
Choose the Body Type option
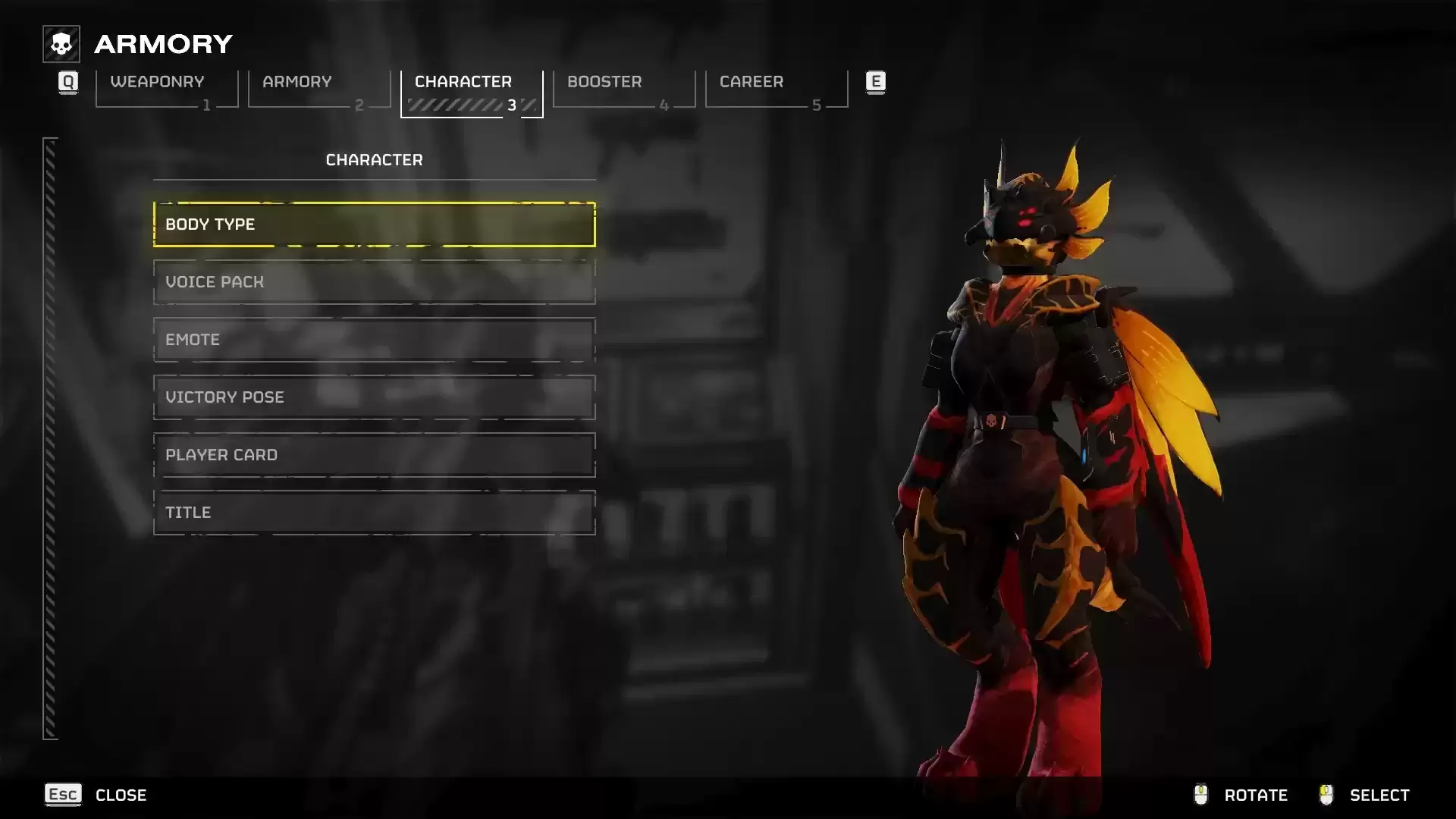tap(374, 224)
